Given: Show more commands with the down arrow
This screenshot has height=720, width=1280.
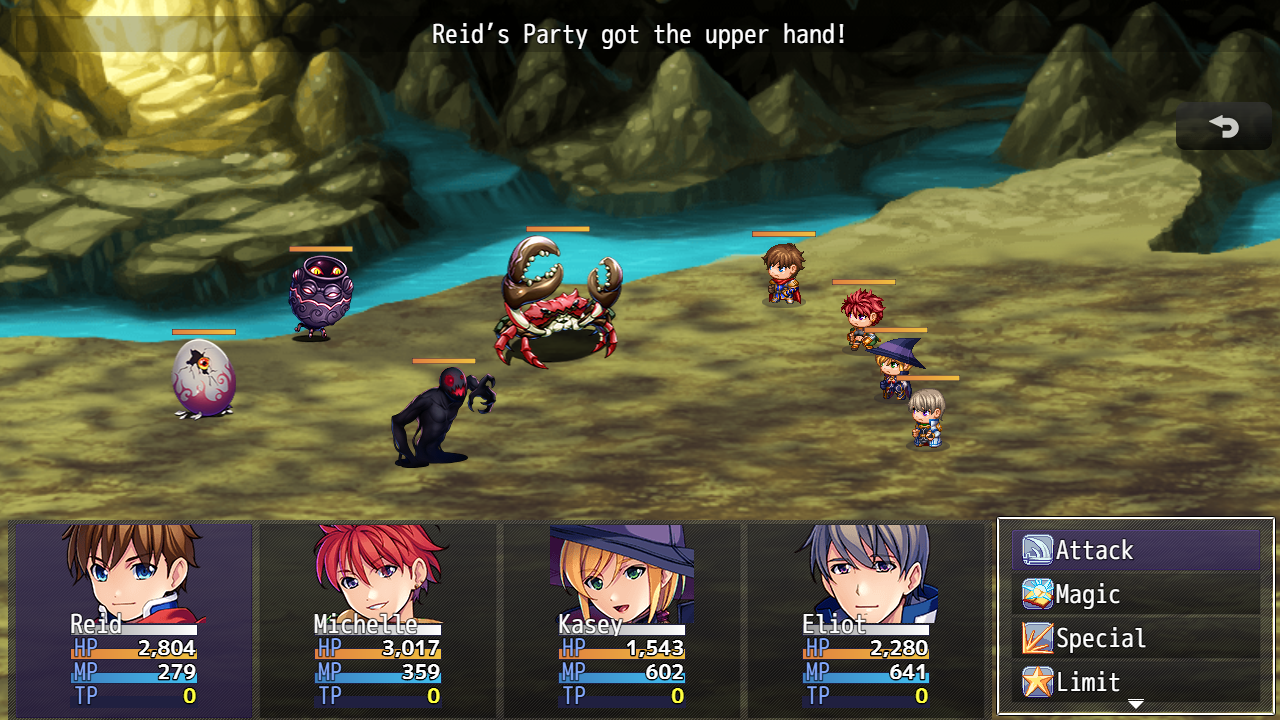Looking at the screenshot, I should [1135, 705].
